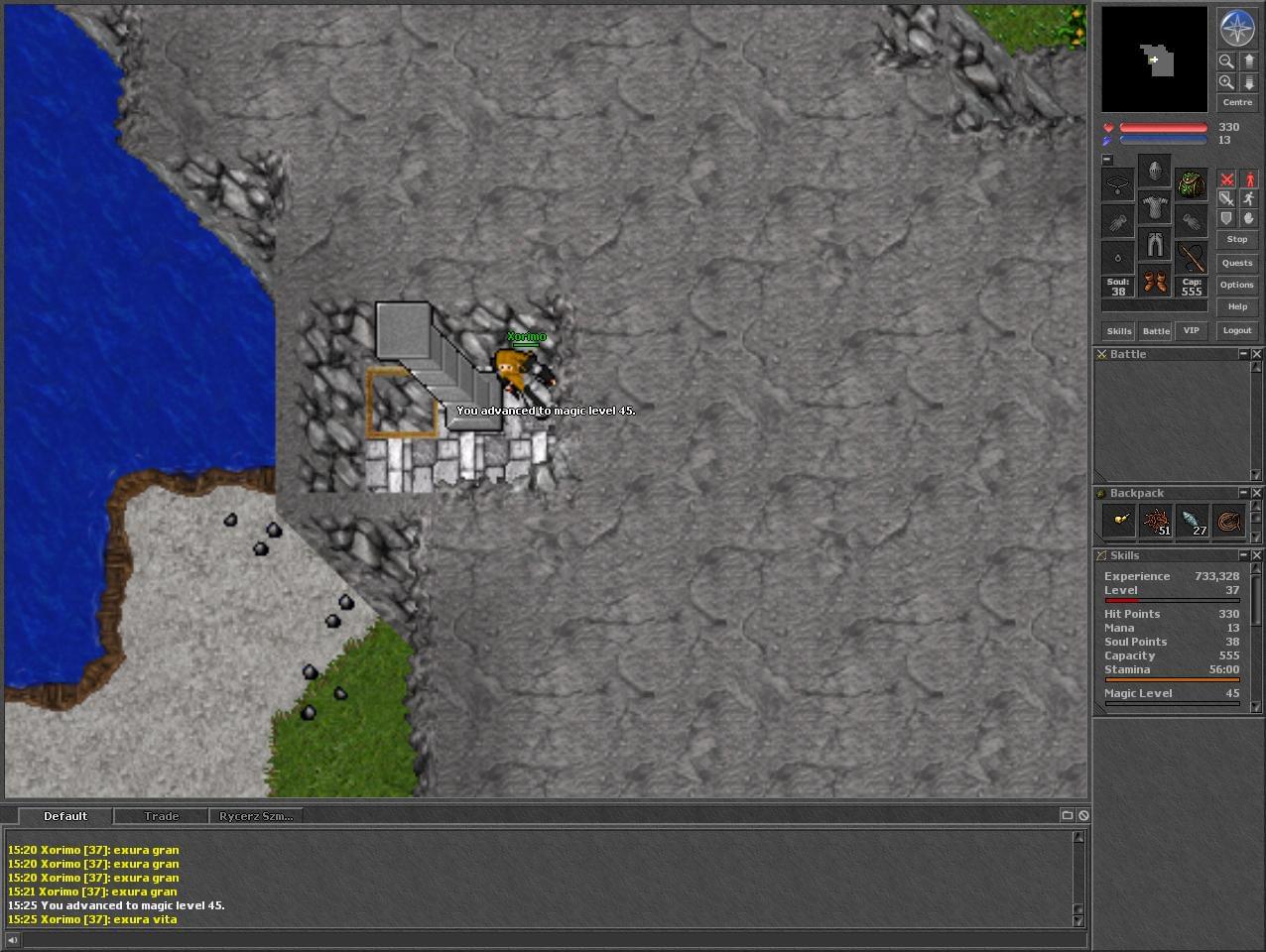Select the green backpack equipment slot

1192,183
